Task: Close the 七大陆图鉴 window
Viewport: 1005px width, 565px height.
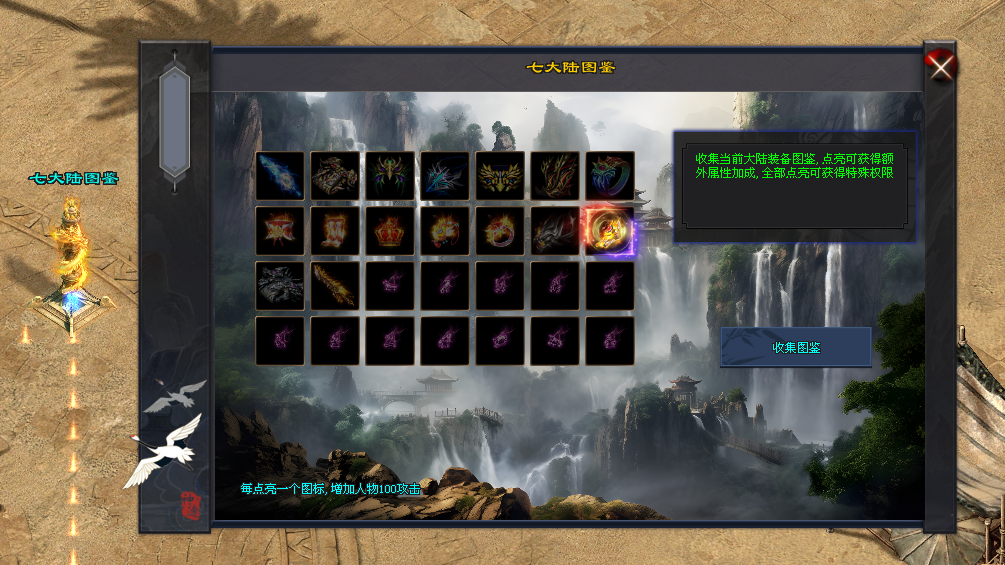Action: pos(940,66)
